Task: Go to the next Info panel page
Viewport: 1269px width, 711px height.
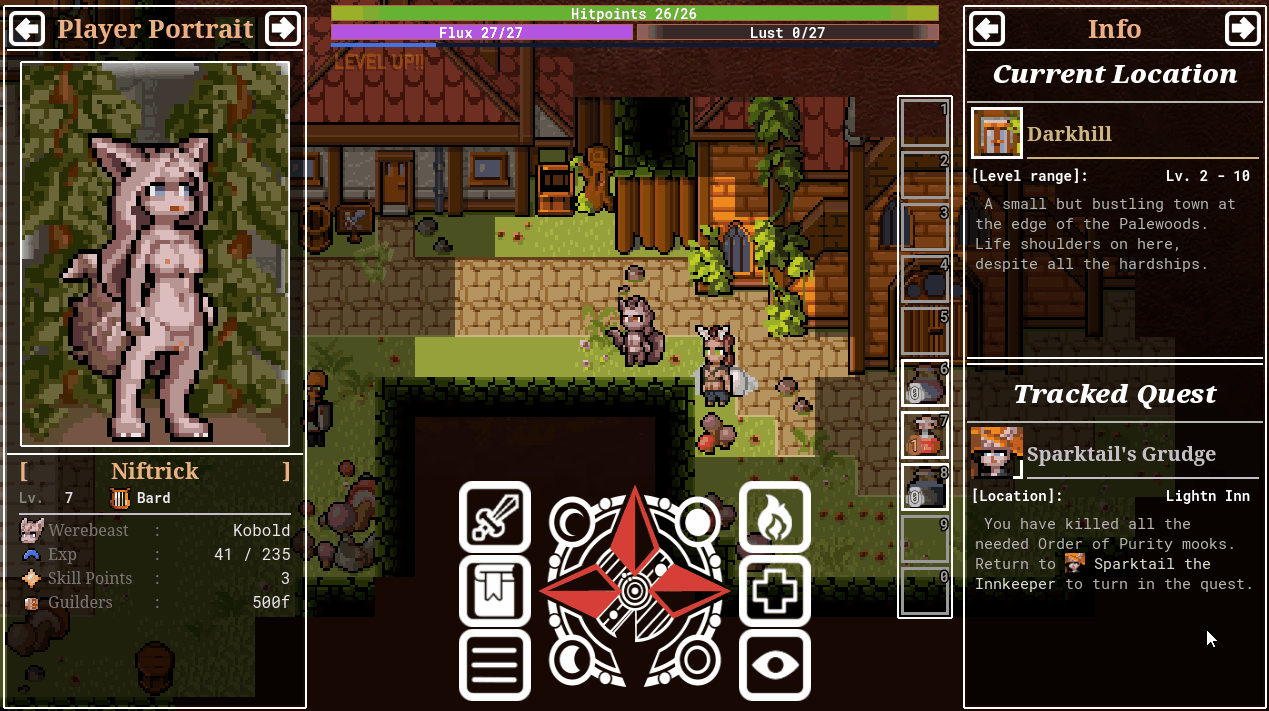Action: tap(1243, 29)
